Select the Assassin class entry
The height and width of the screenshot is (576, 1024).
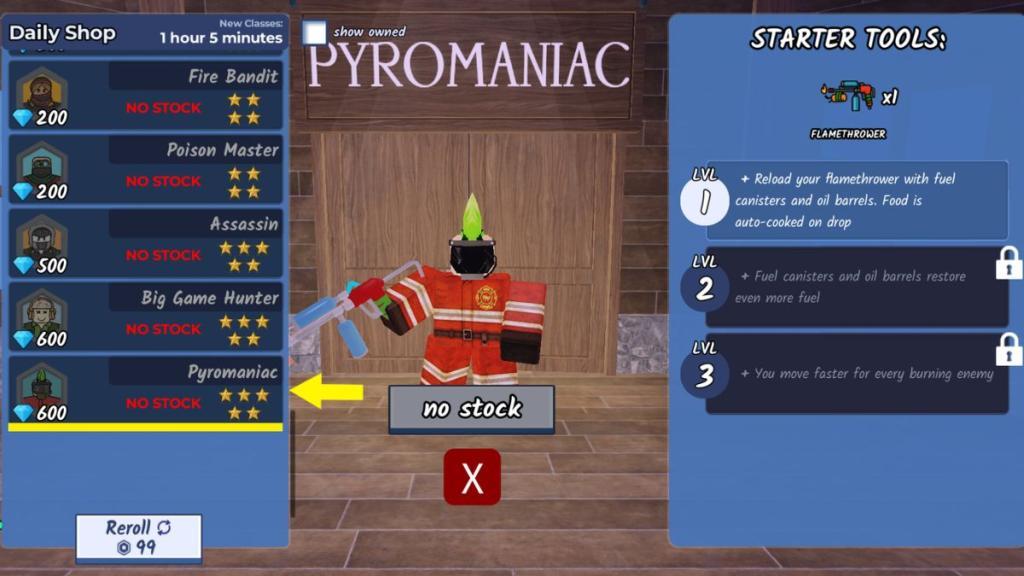coord(146,244)
